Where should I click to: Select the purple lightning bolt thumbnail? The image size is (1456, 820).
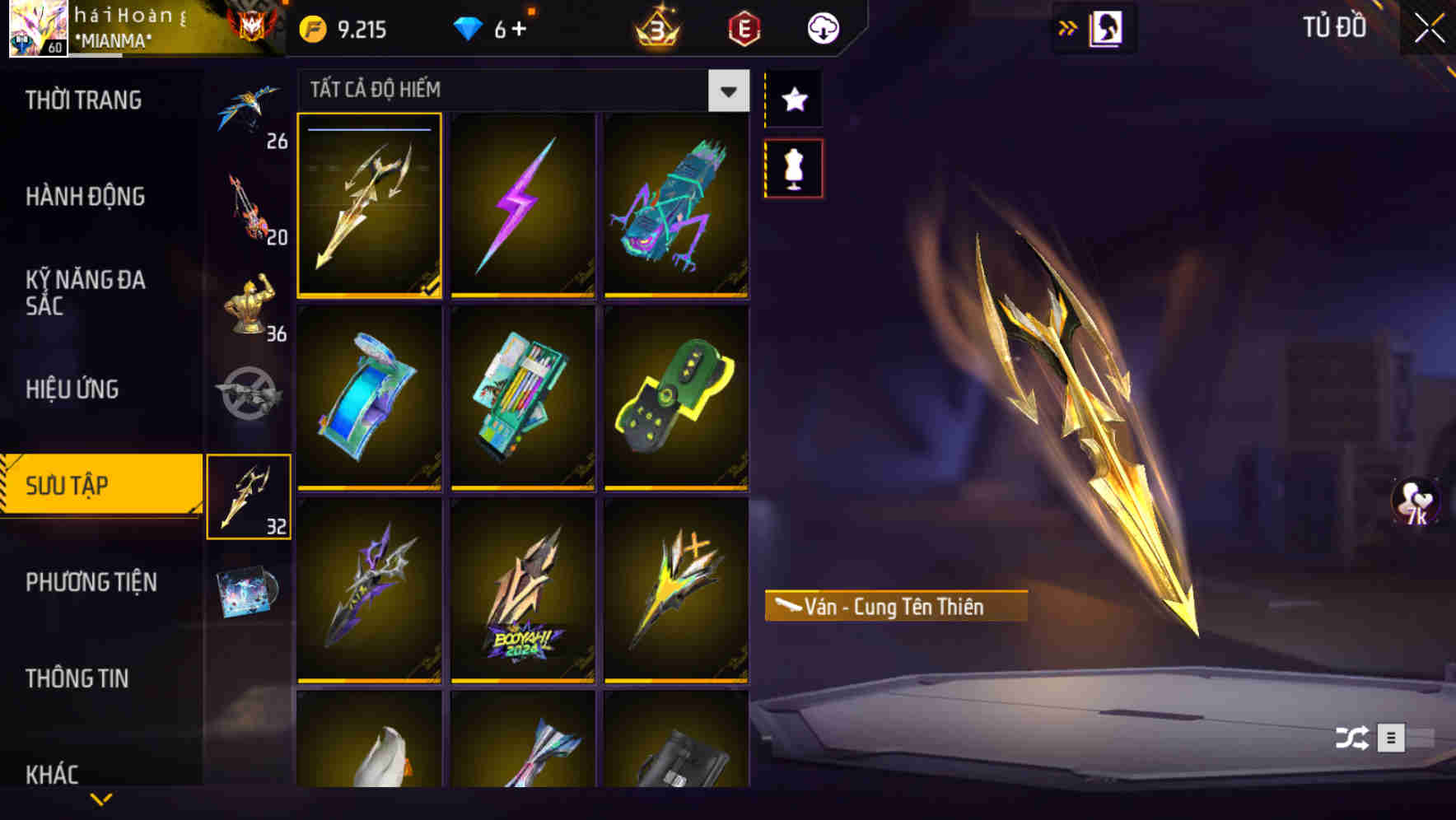[522, 207]
